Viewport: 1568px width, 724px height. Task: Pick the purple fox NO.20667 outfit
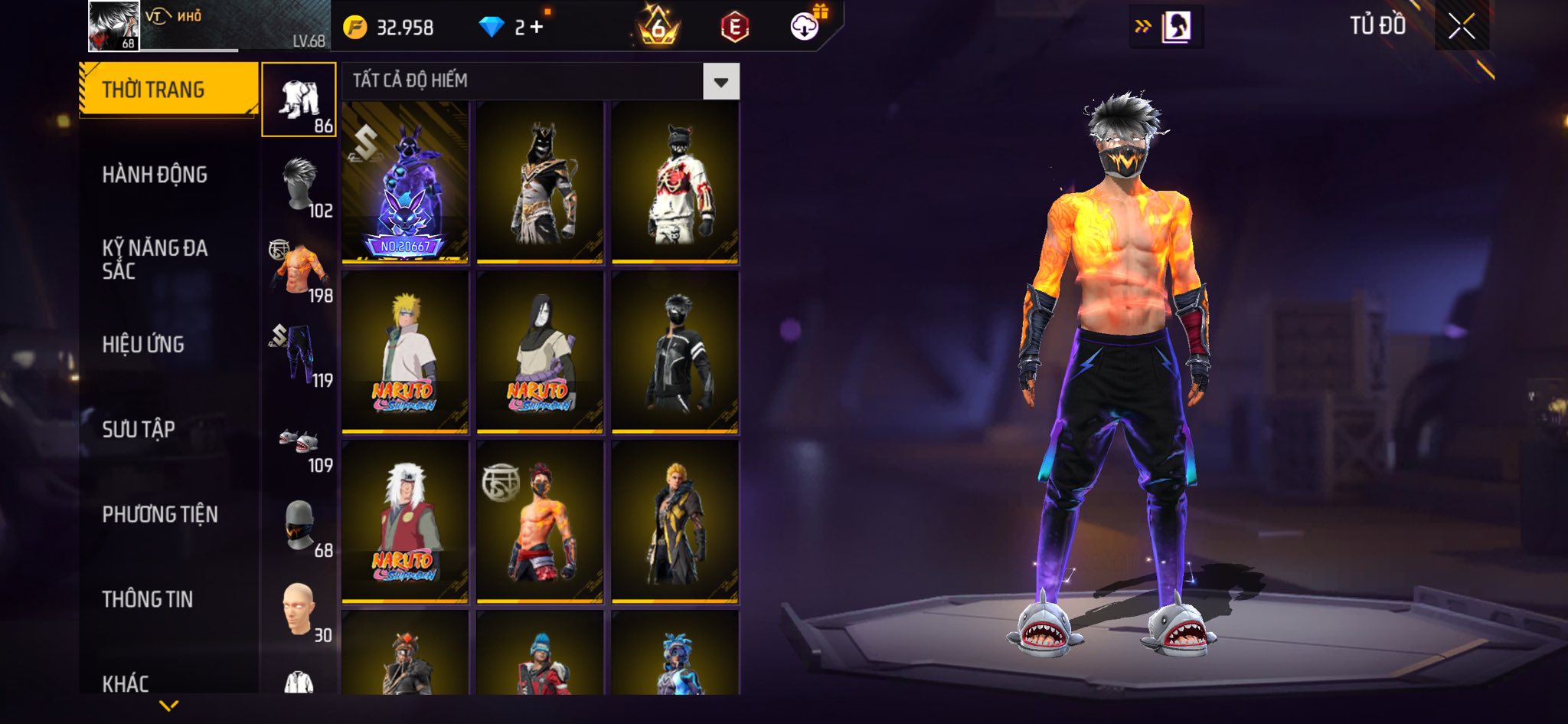pyautogui.click(x=405, y=182)
